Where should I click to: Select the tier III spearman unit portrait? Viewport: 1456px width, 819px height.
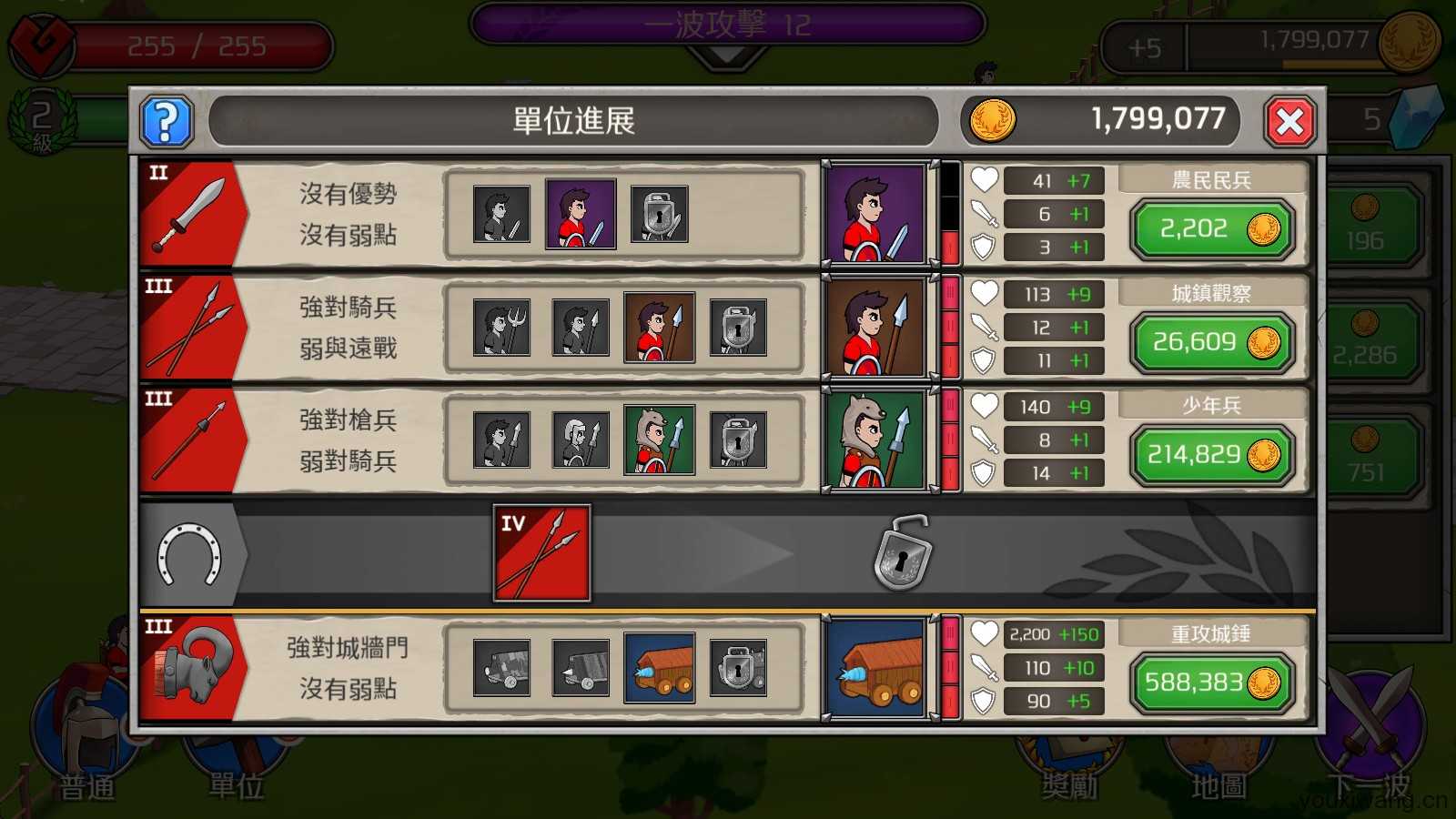(x=876, y=327)
